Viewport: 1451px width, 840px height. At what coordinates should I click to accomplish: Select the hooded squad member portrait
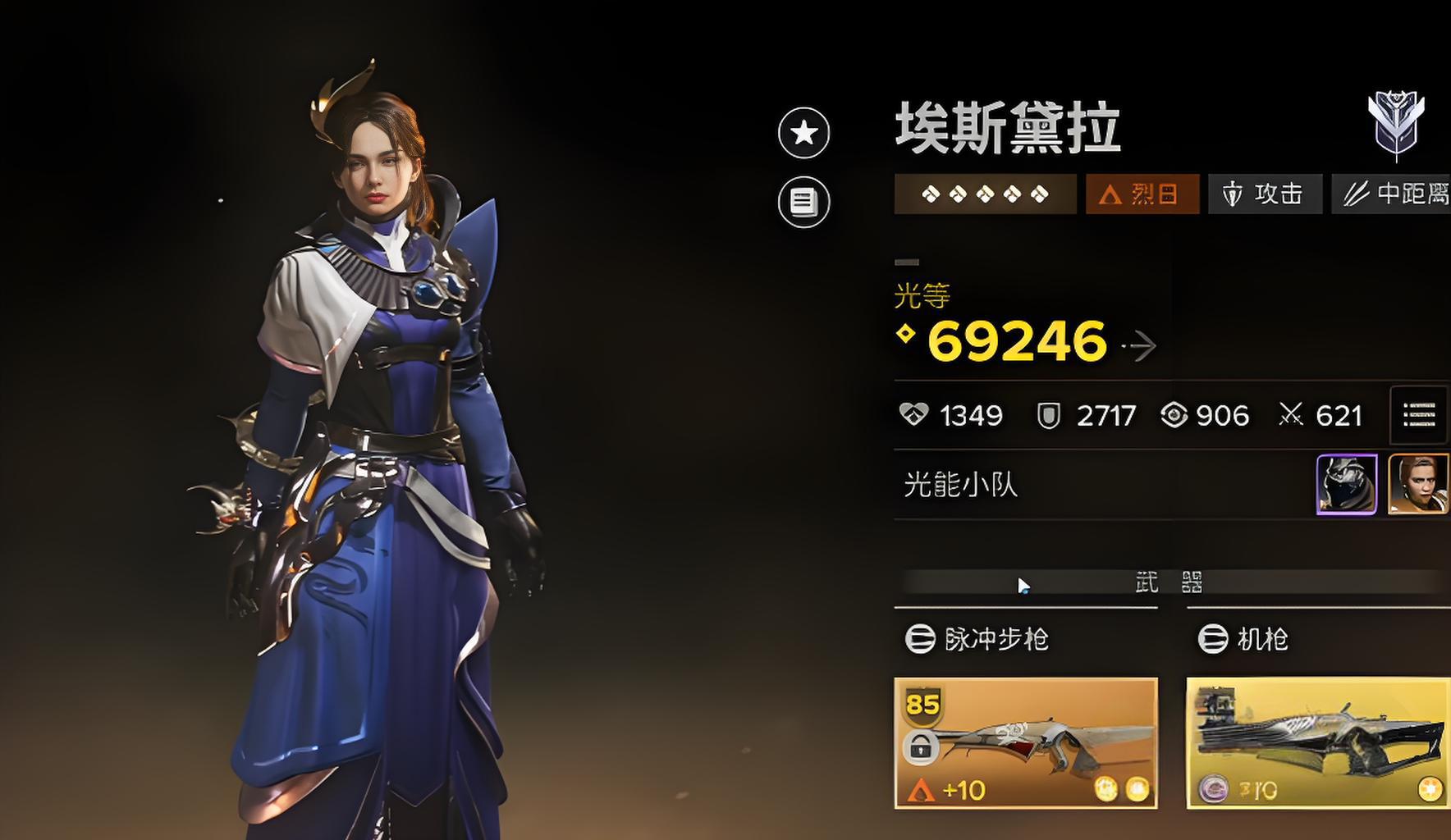click(x=1346, y=485)
